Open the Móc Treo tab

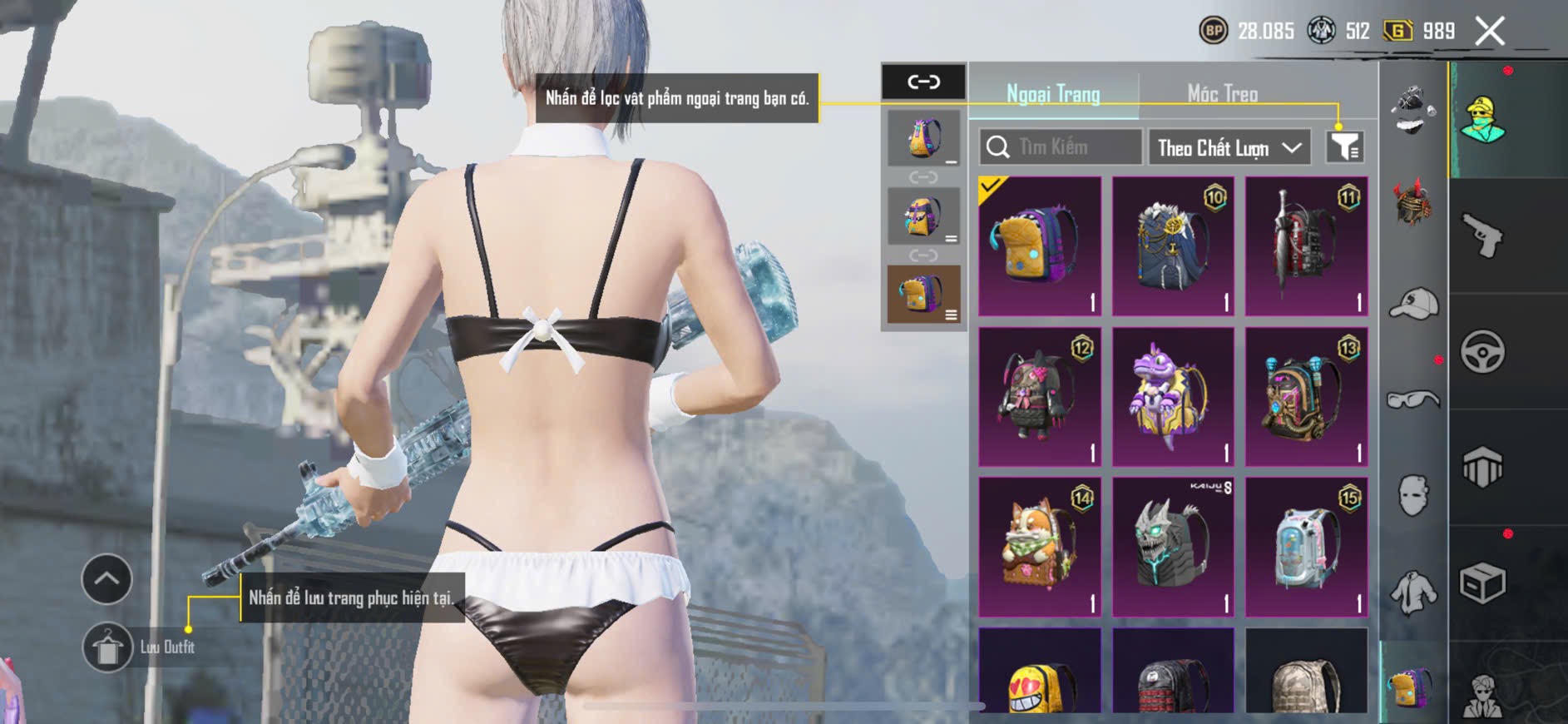(x=1222, y=94)
